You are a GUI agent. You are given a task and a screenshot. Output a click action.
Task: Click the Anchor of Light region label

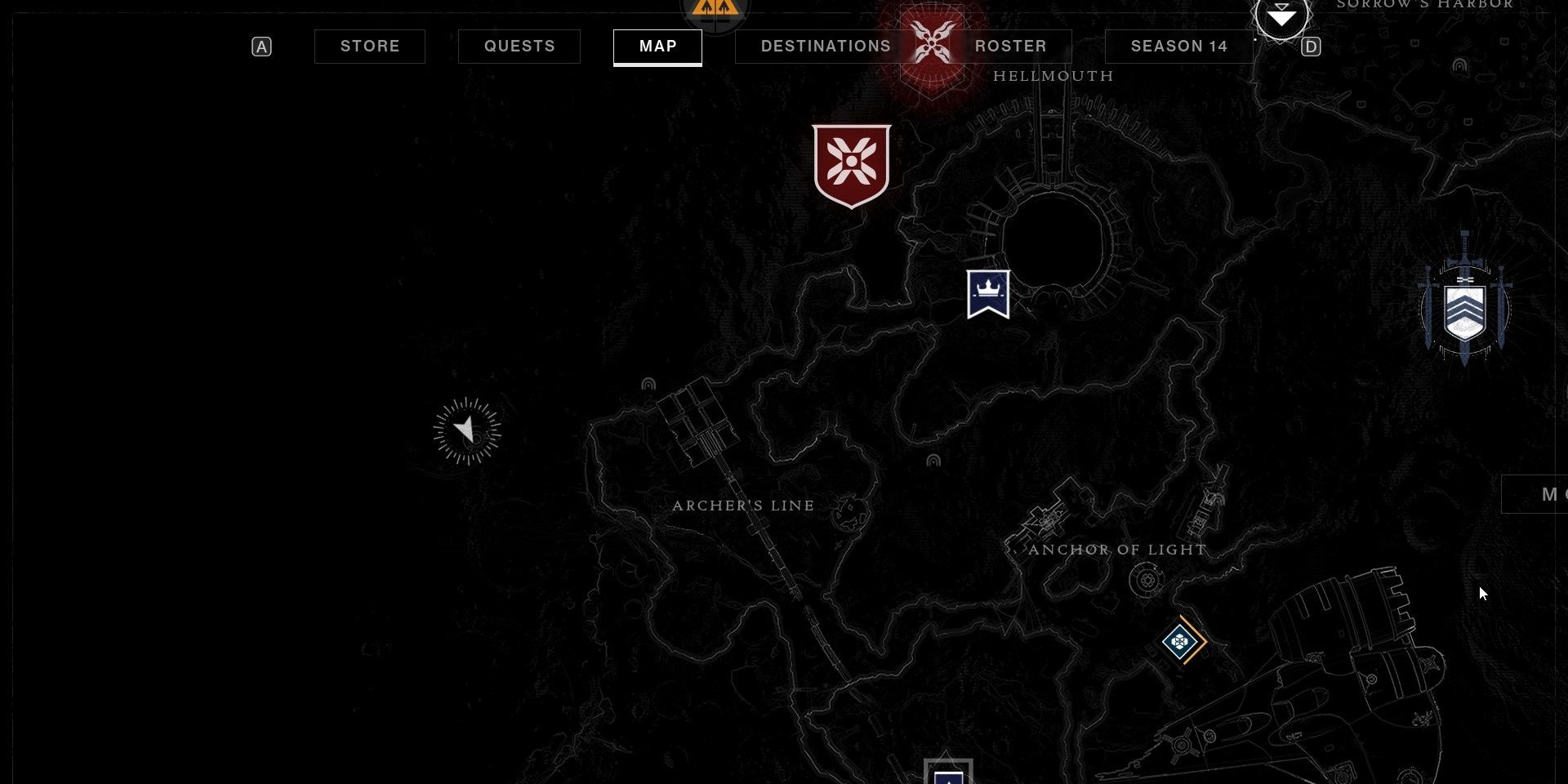coord(1116,550)
